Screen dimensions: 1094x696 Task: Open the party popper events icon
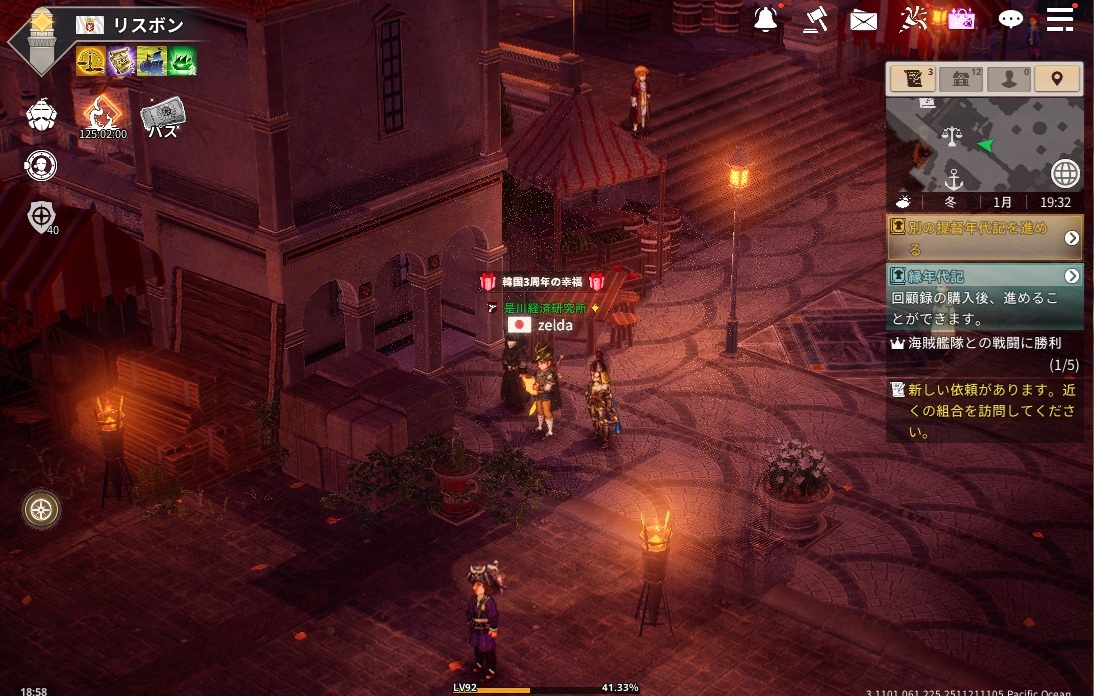(x=913, y=18)
